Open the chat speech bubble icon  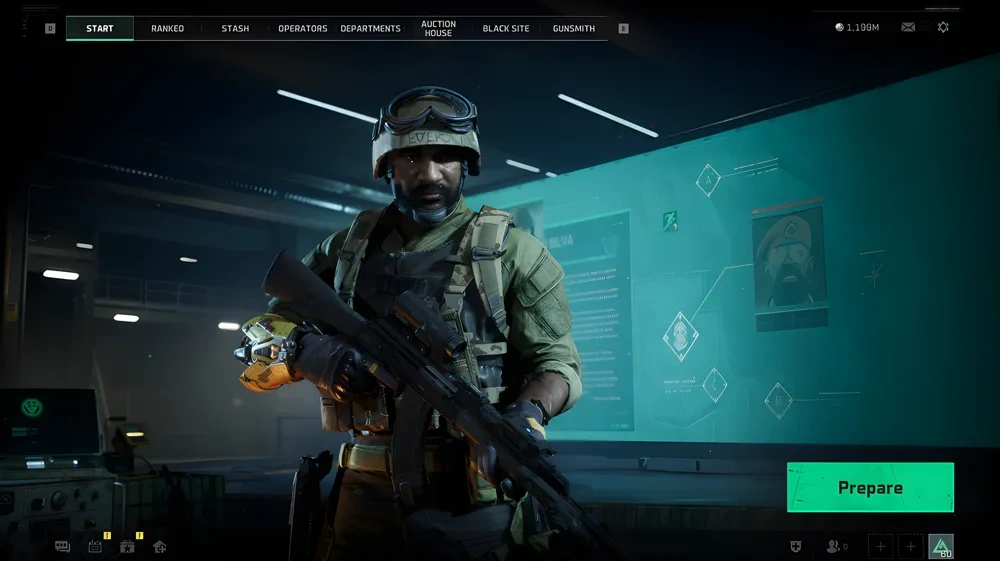click(x=62, y=547)
